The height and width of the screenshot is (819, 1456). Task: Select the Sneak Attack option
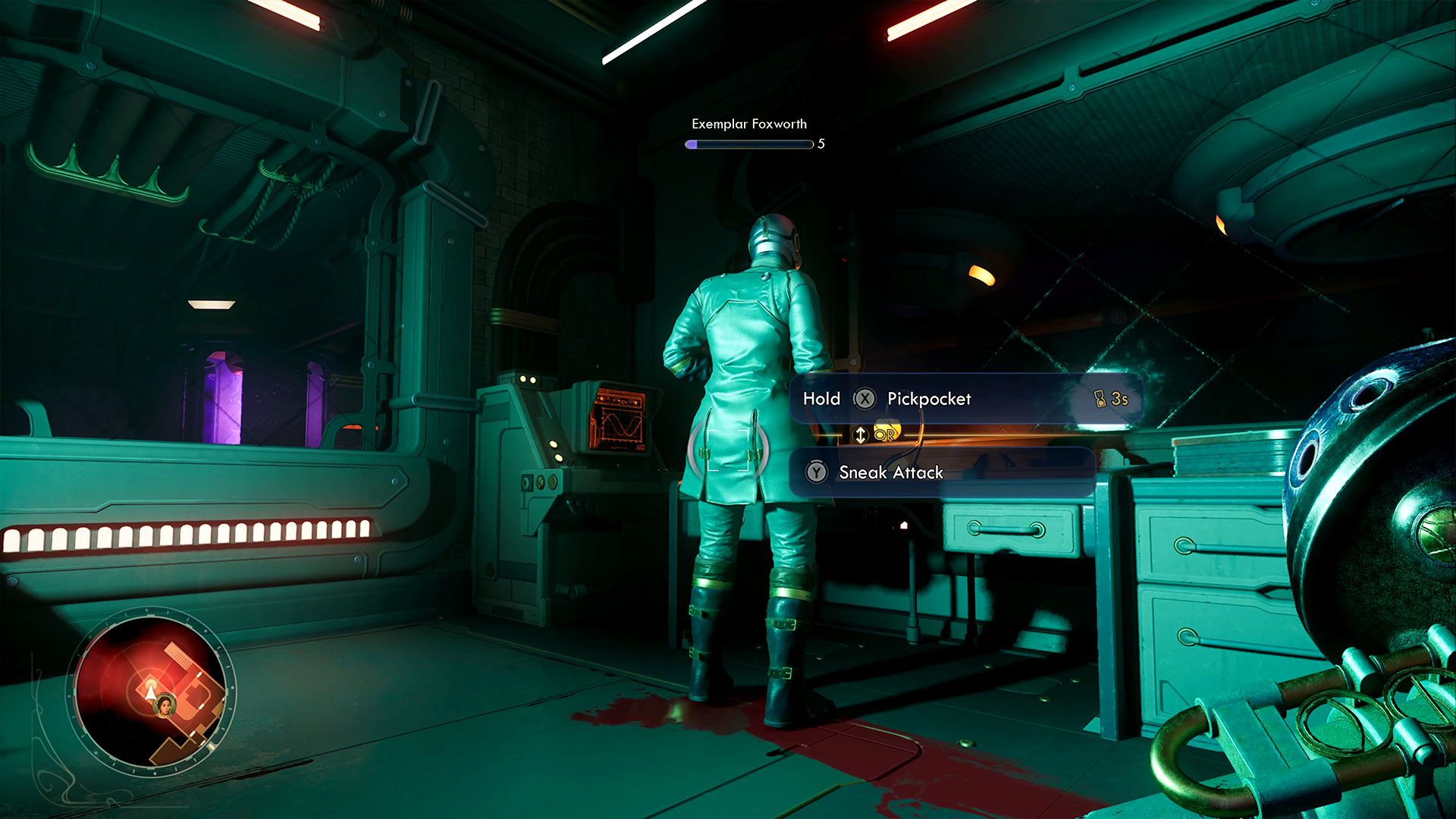(x=890, y=472)
